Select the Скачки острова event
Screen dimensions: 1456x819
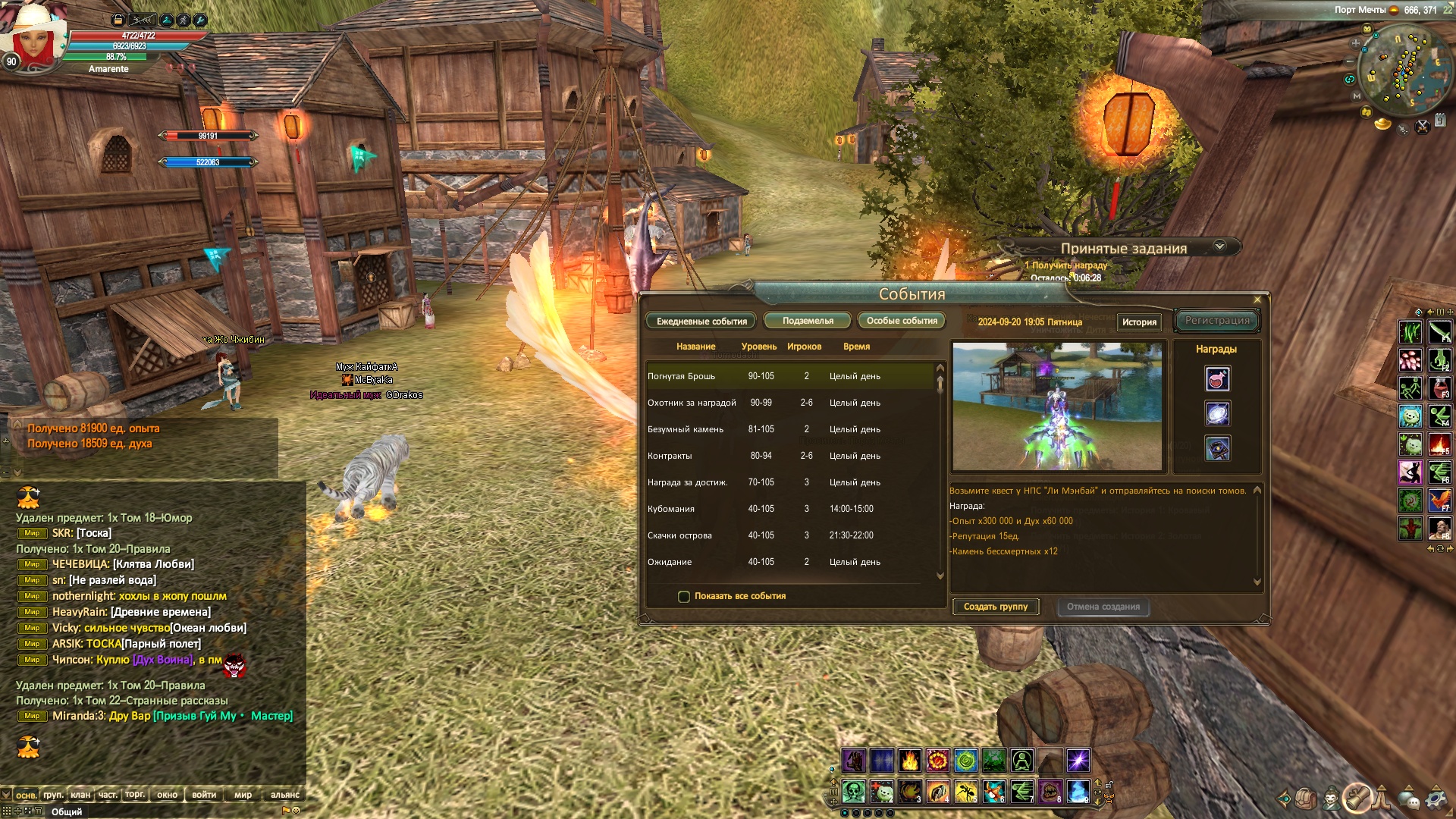click(789, 535)
